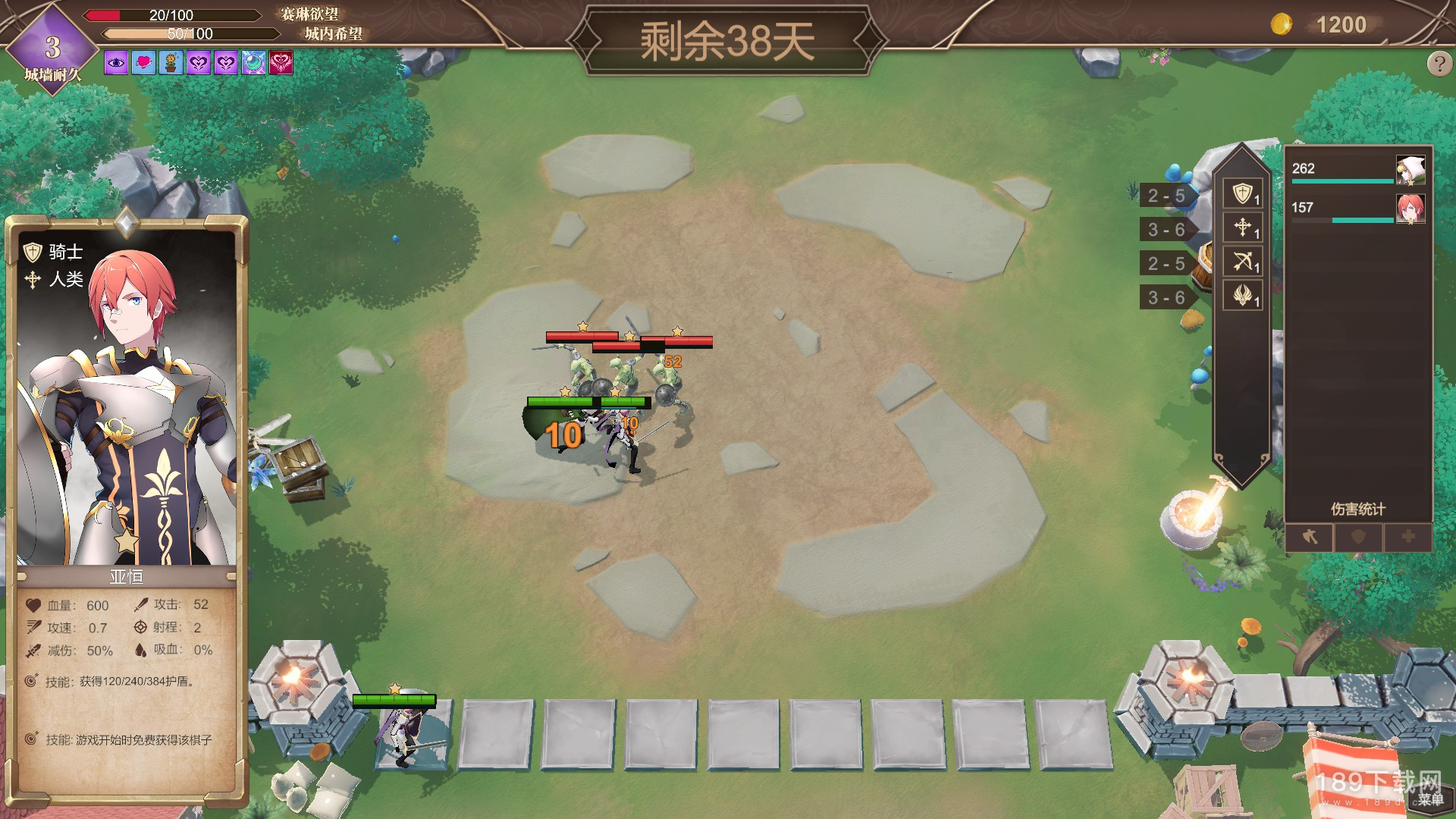The image size is (1456, 819).
Task: Show the human cross synergy icon
Action: point(1242,227)
